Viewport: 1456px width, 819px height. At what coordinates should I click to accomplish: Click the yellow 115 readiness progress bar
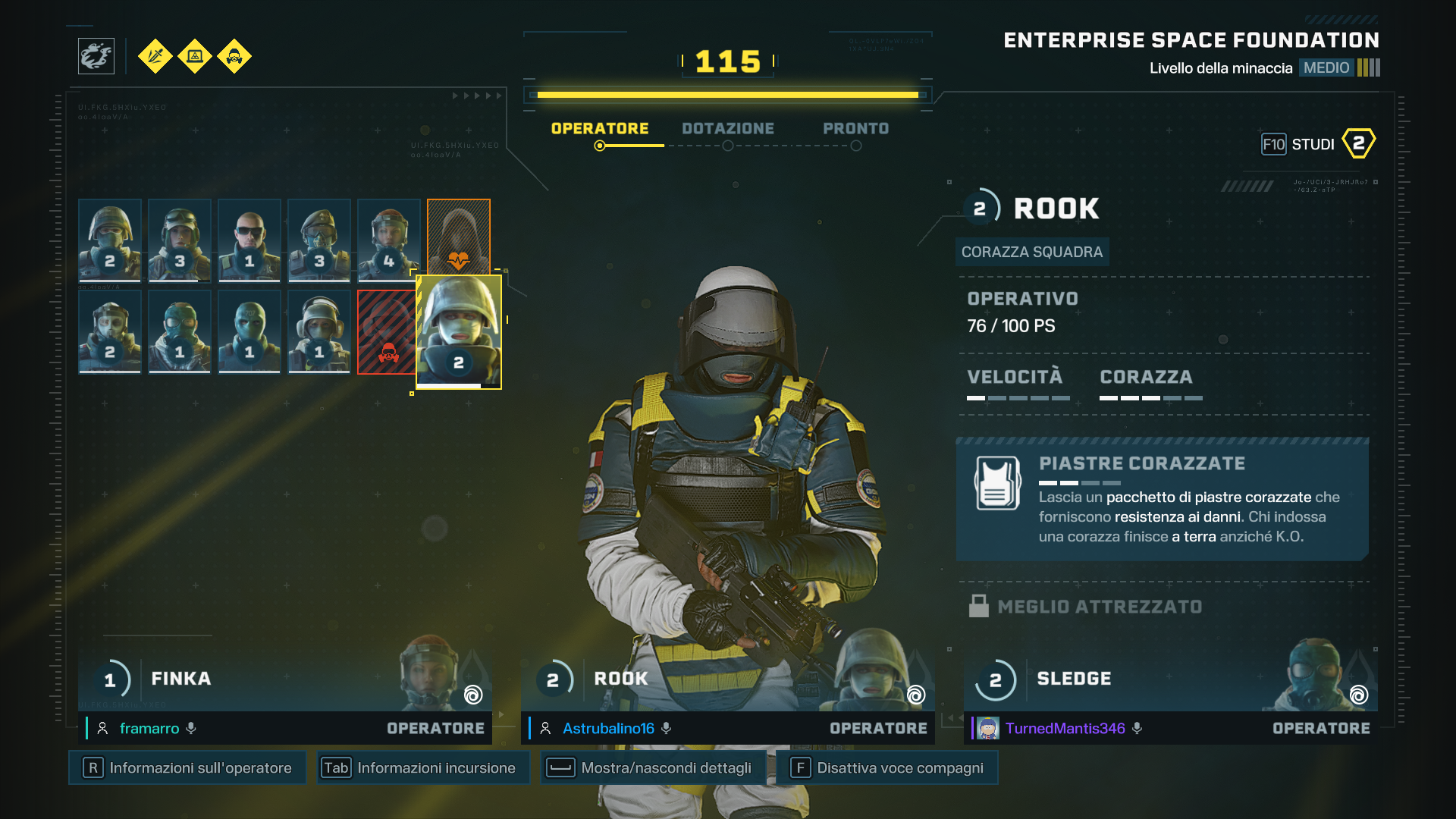coord(726,94)
